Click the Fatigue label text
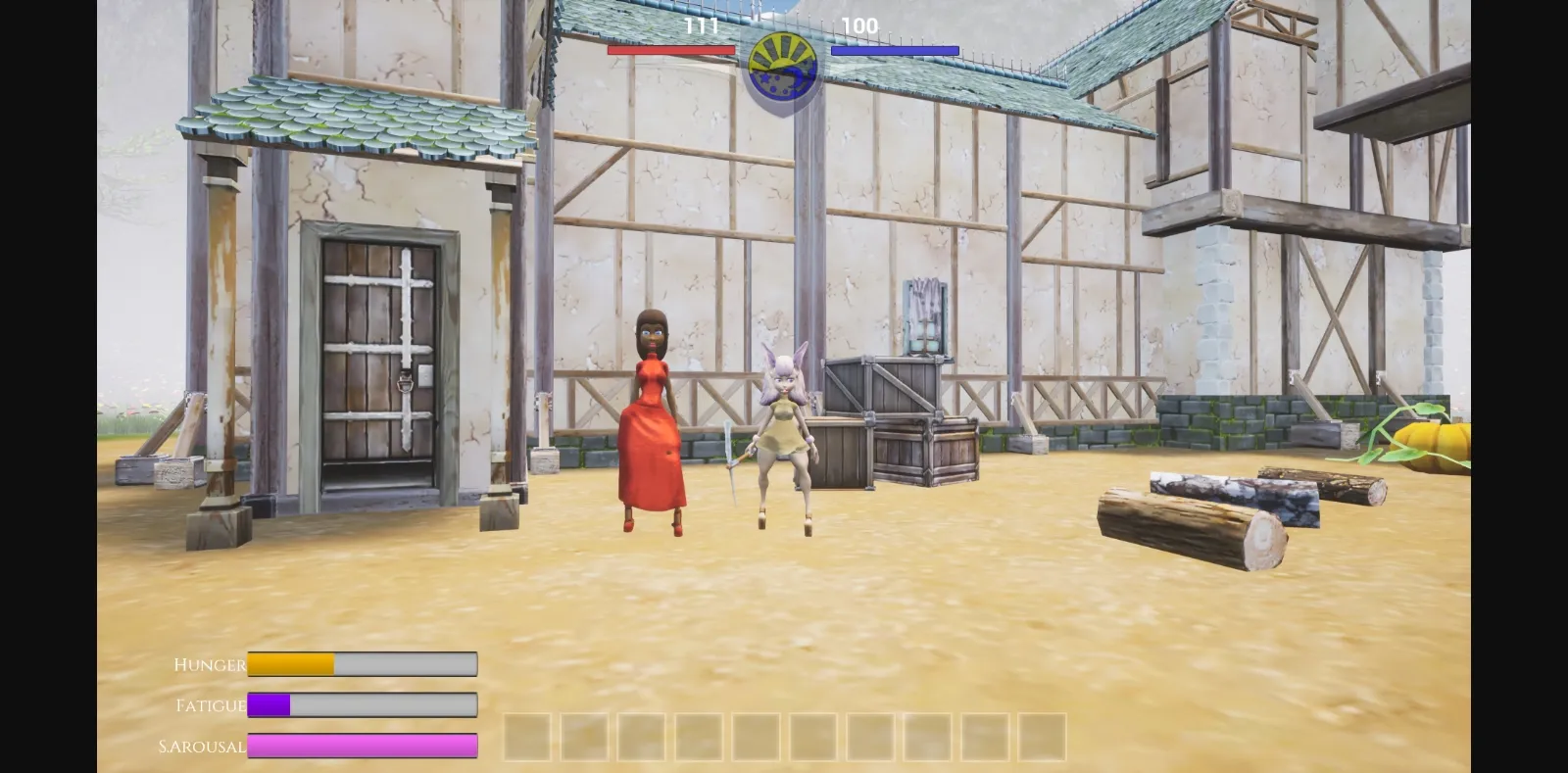This screenshot has width=1568, height=773. click(209, 705)
